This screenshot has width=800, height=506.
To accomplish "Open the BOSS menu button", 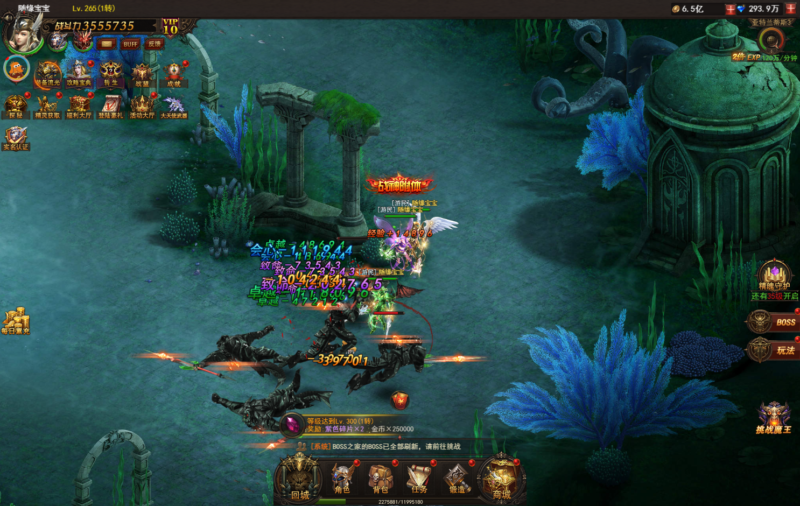I will [x=773, y=321].
